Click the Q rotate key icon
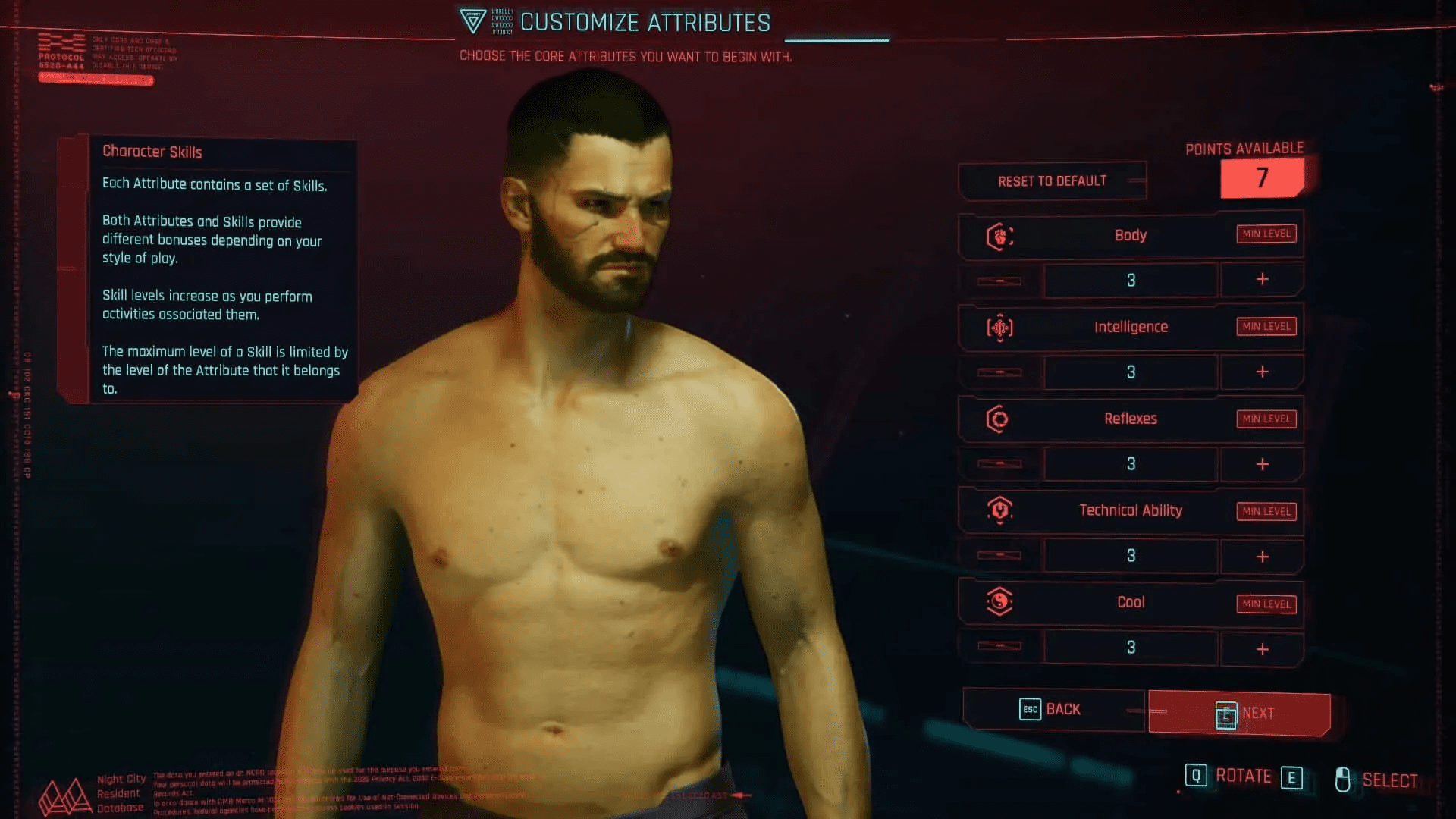 tap(1196, 776)
